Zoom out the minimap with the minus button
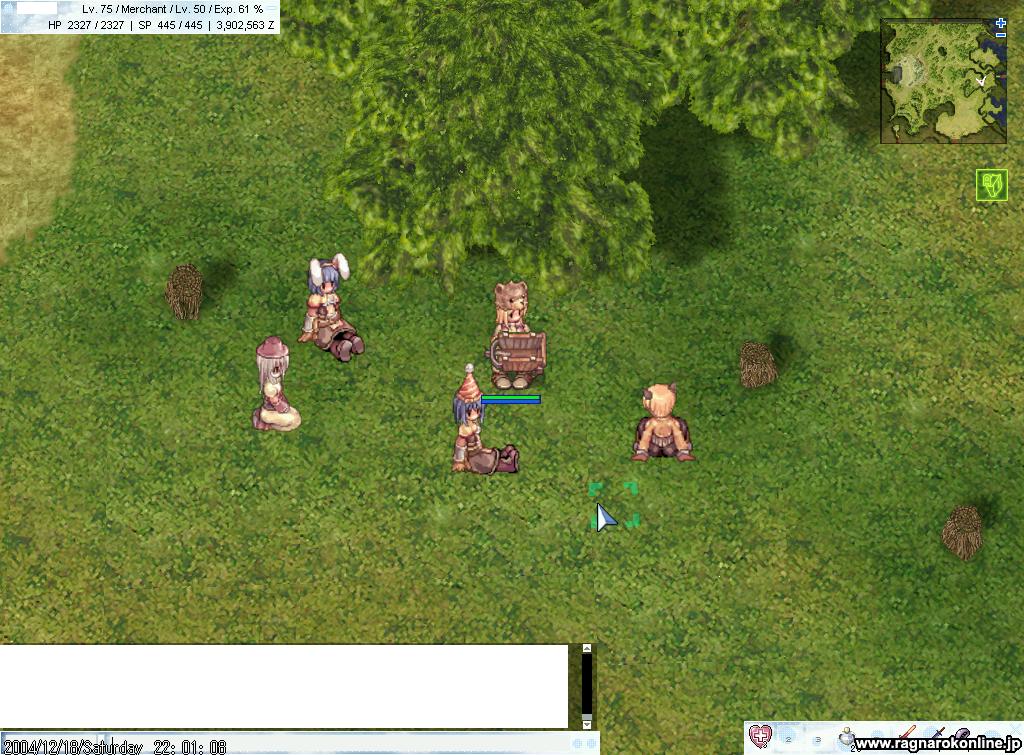Screen dimensions: 1024x755 pyautogui.click(x=1001, y=35)
